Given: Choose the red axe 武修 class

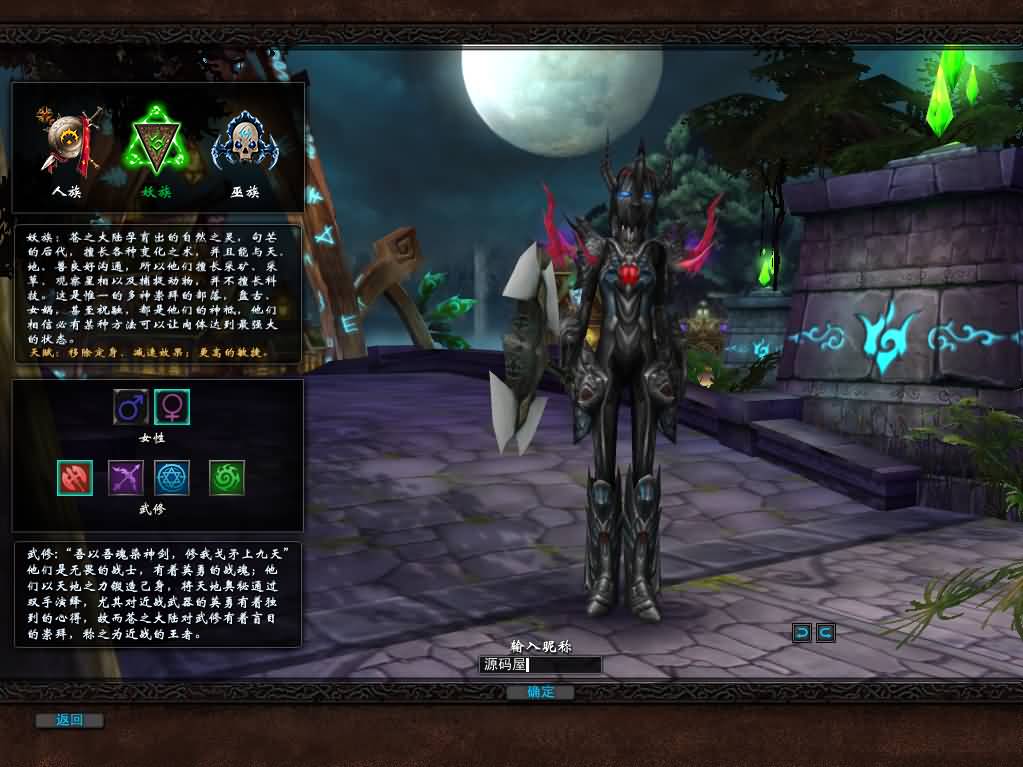Looking at the screenshot, I should point(75,478).
